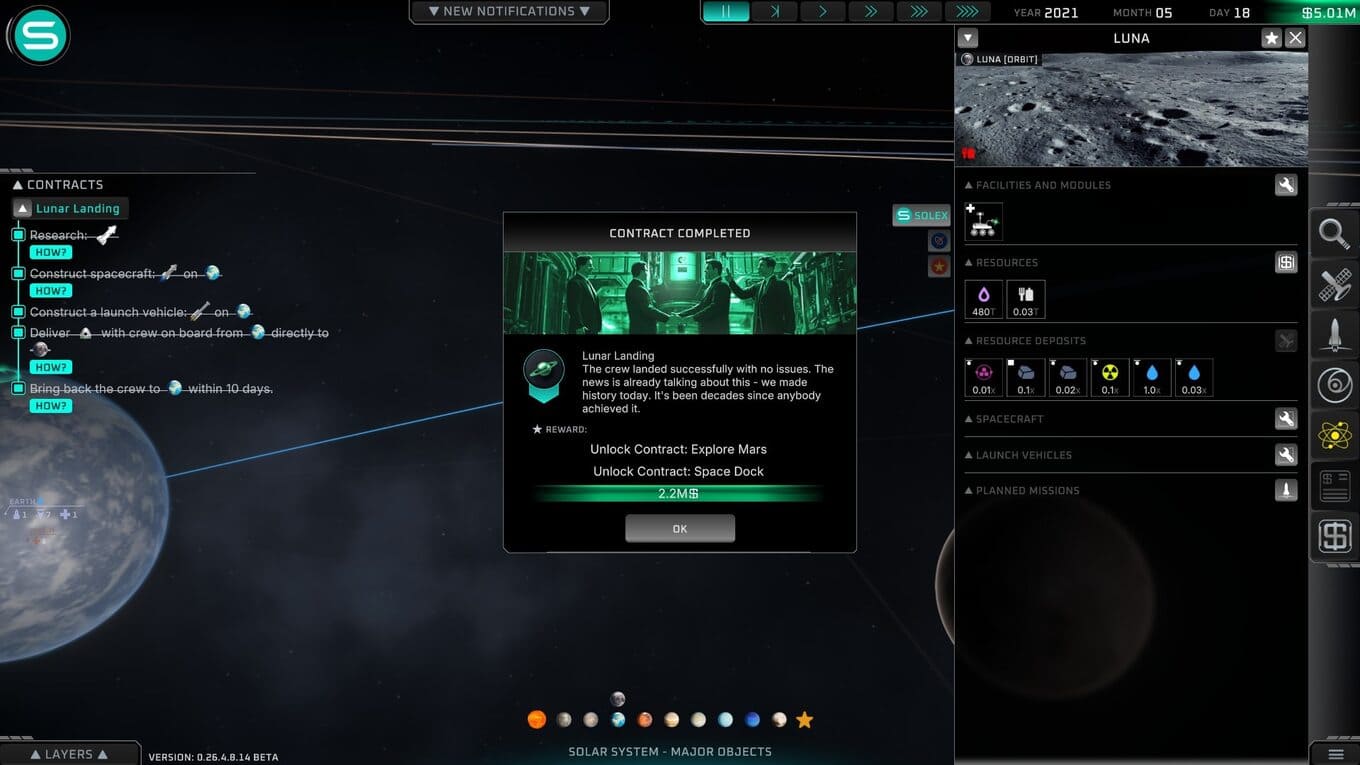Expand the New Notifications dropdown
Viewport: 1360px width, 765px height.
pyautogui.click(x=509, y=12)
